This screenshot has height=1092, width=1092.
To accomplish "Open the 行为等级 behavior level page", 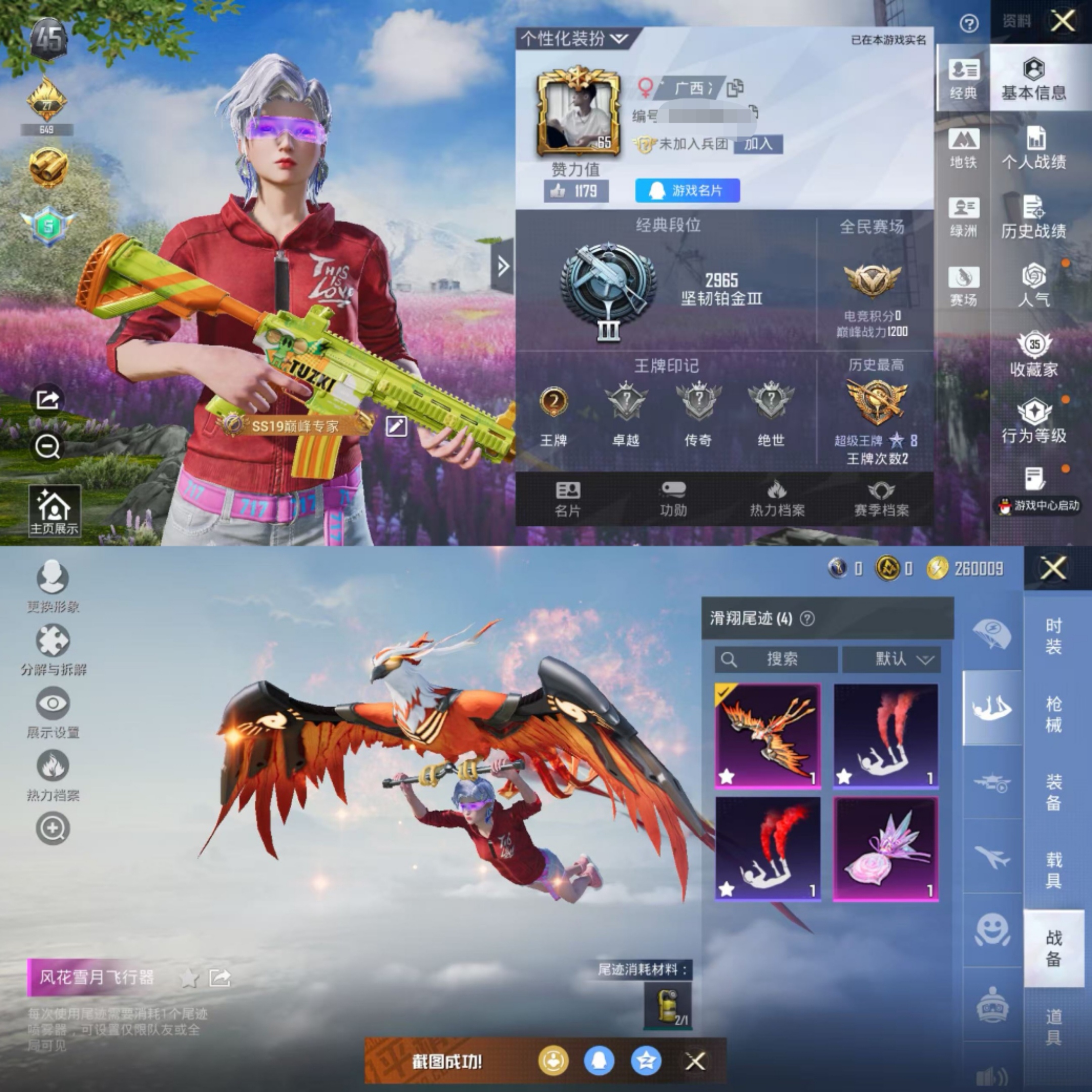I will [1033, 422].
